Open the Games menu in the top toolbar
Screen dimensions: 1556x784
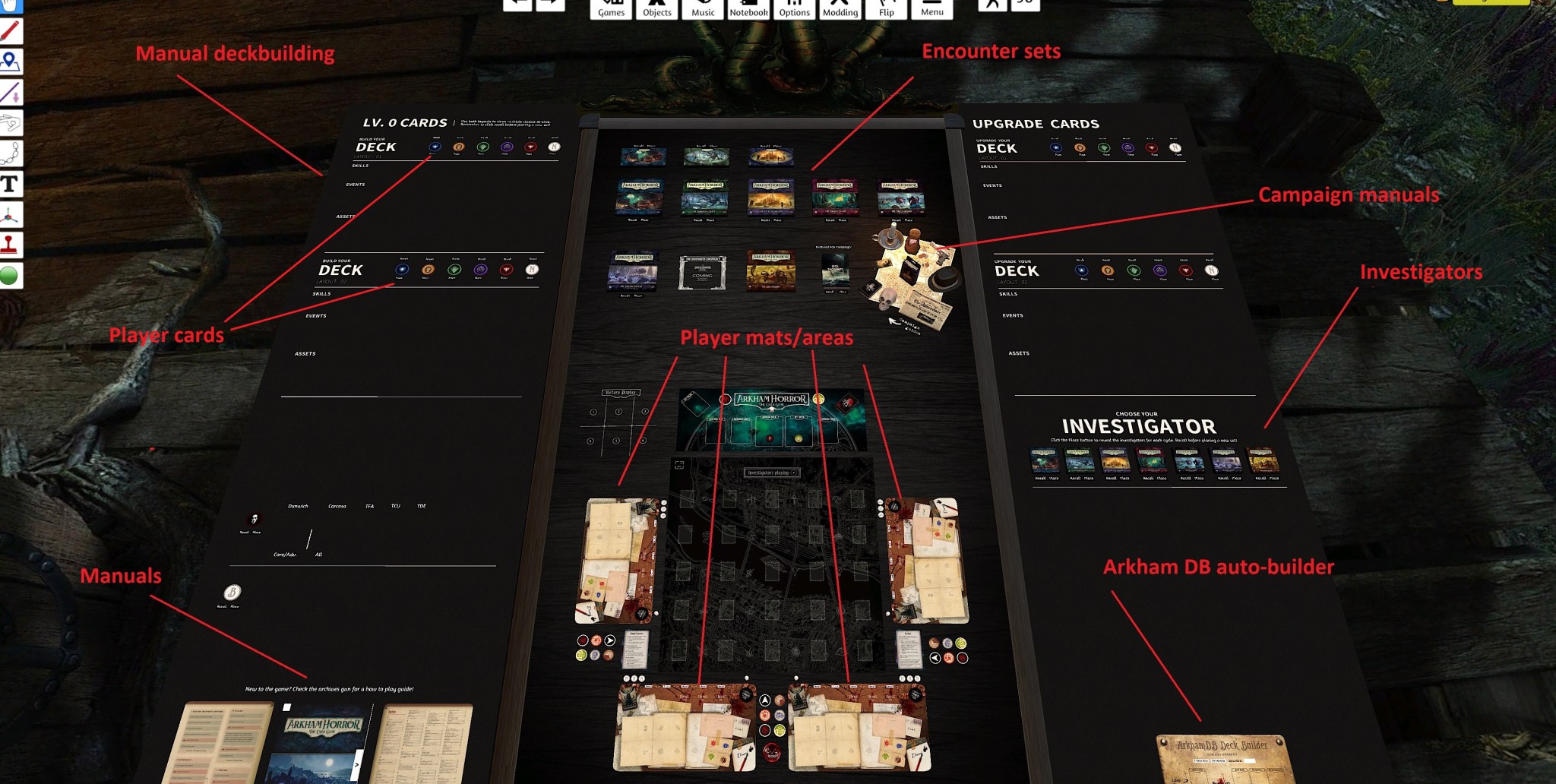click(x=612, y=8)
